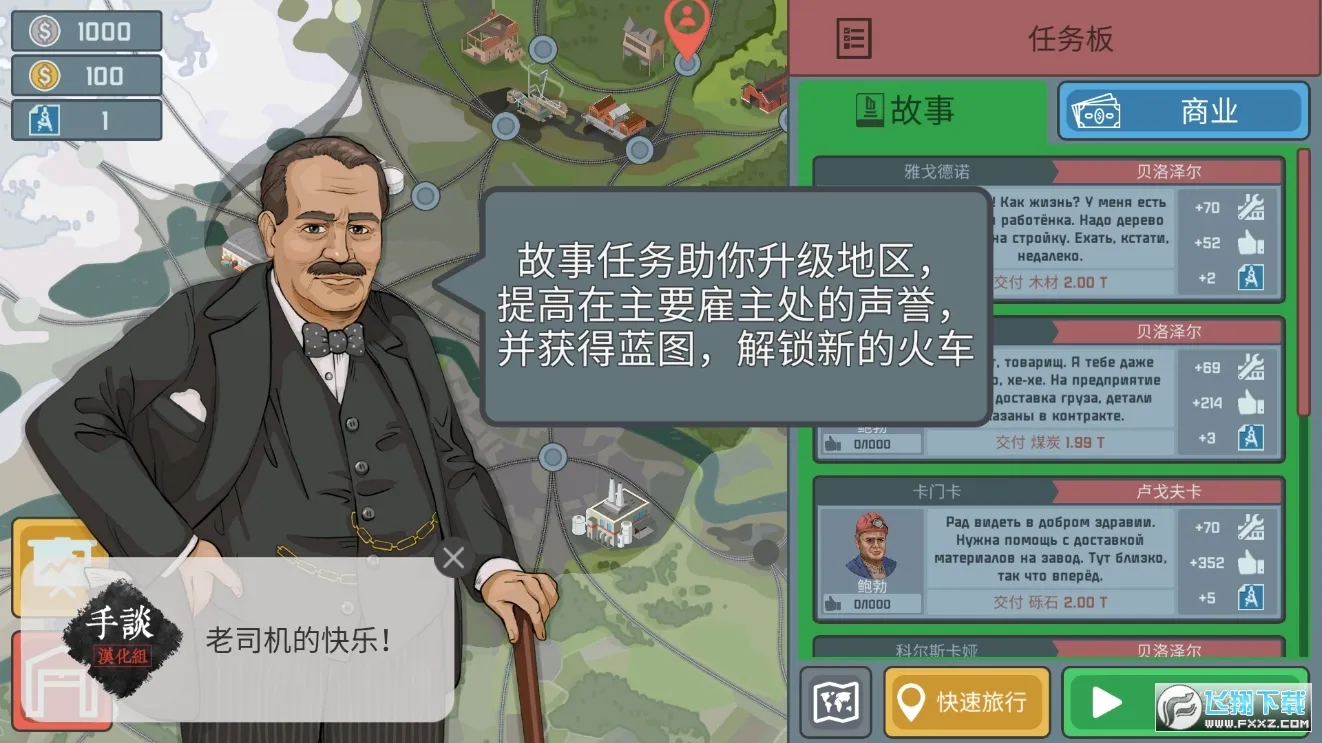Click the thumbs-up reputation icon on 卡门卡 quest
This screenshot has width=1322, height=743.
pyautogui.click(x=1249, y=562)
